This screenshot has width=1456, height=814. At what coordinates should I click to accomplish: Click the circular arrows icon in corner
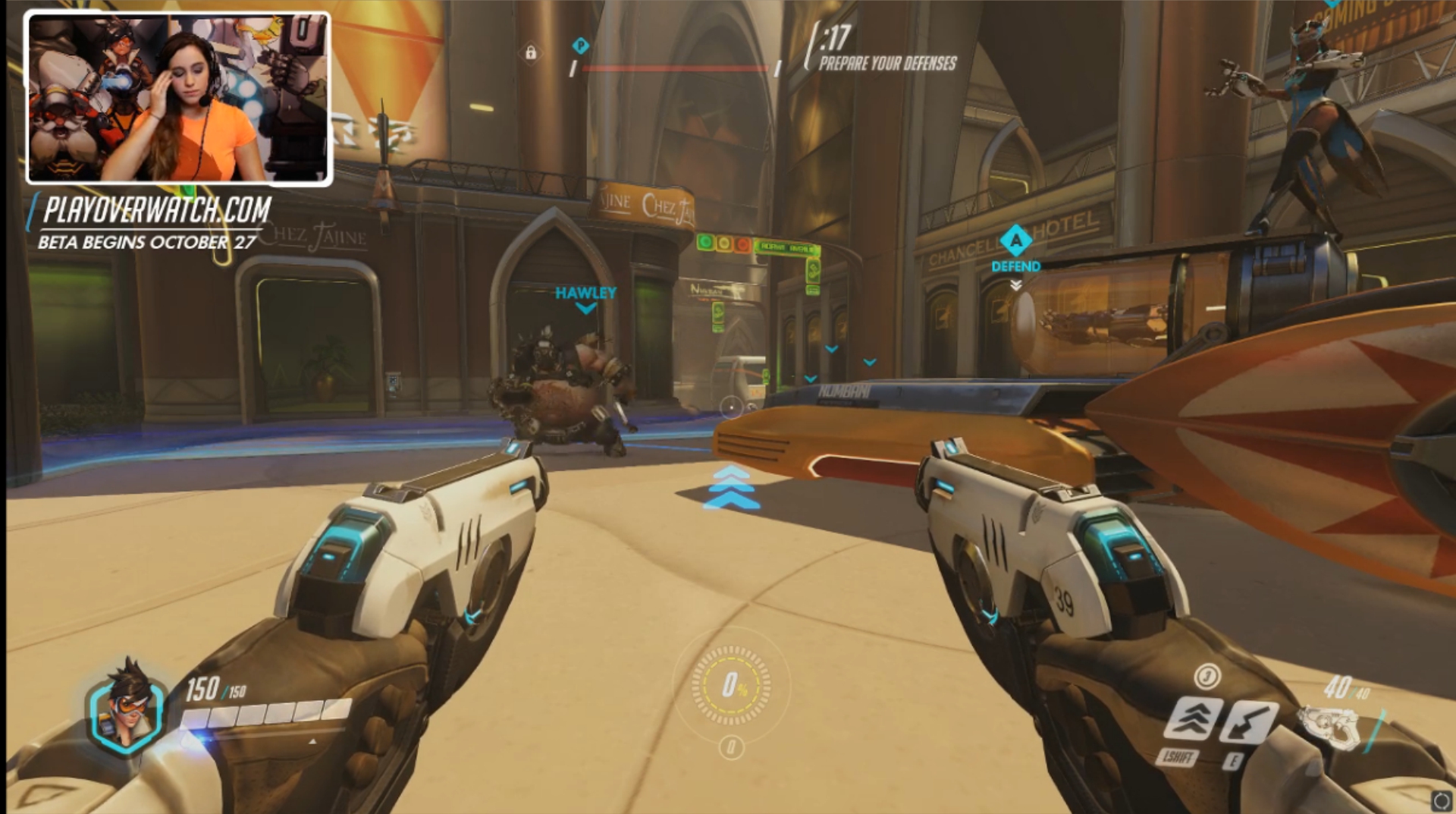pos(1440,800)
